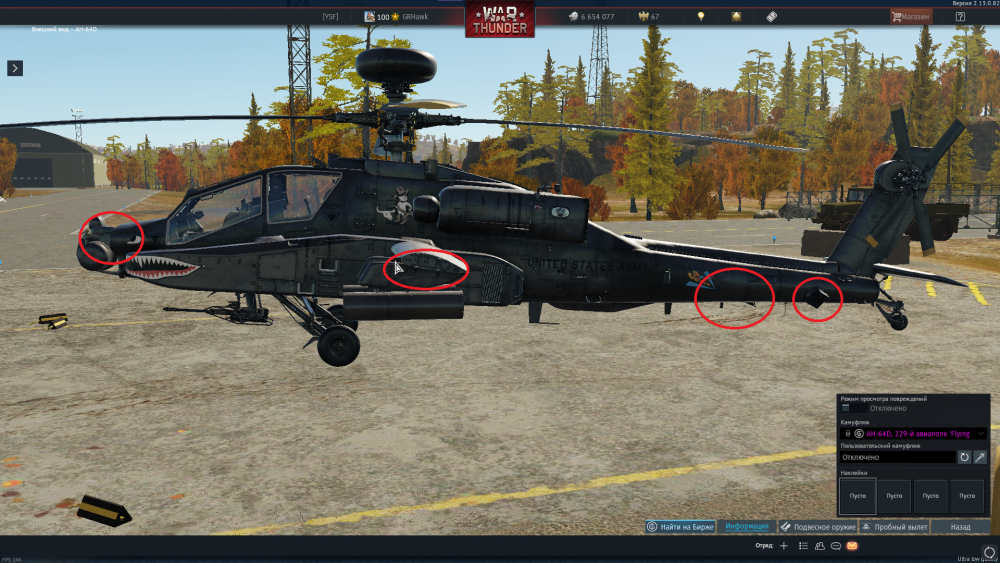Screen dimensions: 1000x563
Task: Open the Информация button
Action: [x=747, y=526]
